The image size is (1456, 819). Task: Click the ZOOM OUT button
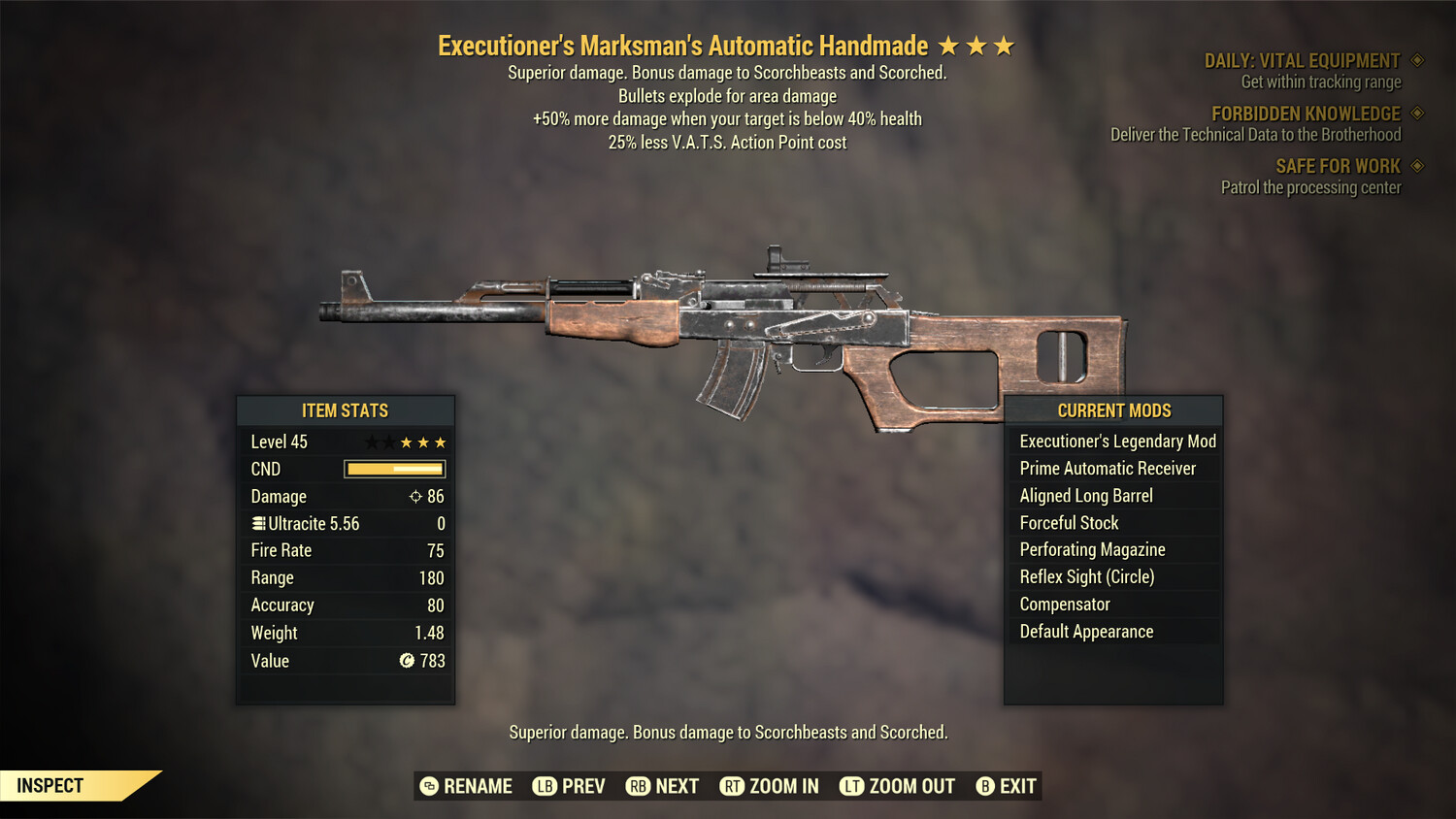pos(910,786)
